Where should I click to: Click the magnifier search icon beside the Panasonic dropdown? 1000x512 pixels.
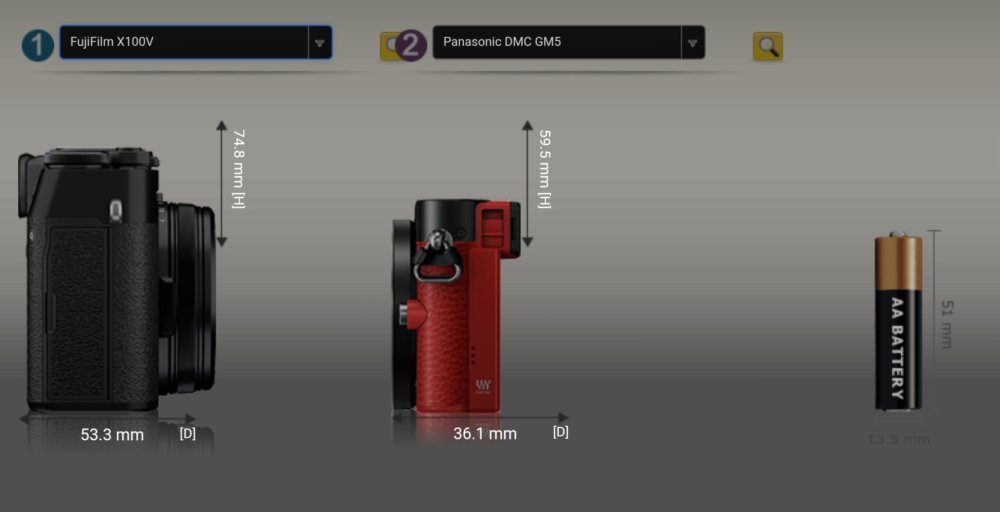point(767,46)
